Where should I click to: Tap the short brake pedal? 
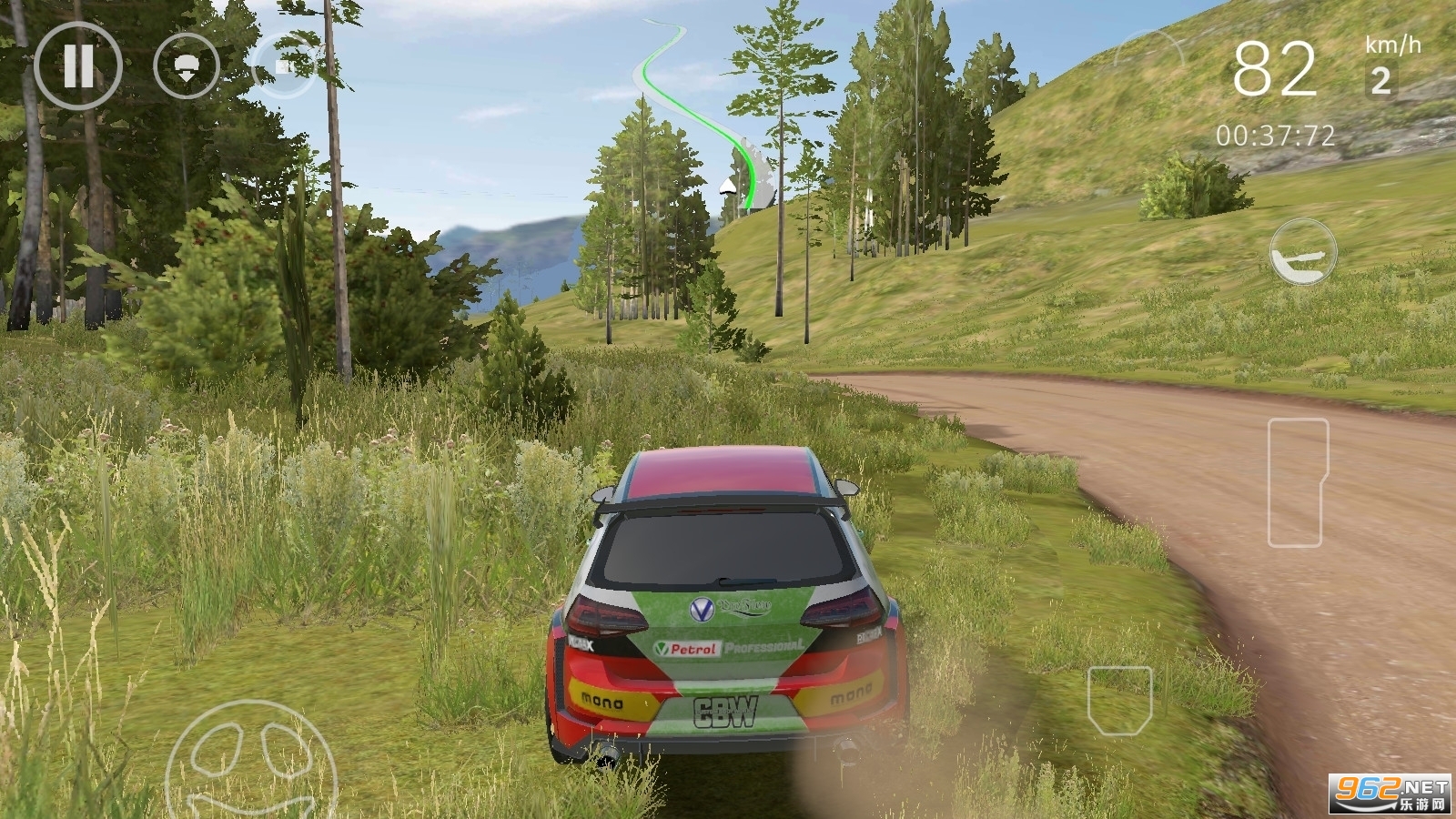click(1120, 700)
